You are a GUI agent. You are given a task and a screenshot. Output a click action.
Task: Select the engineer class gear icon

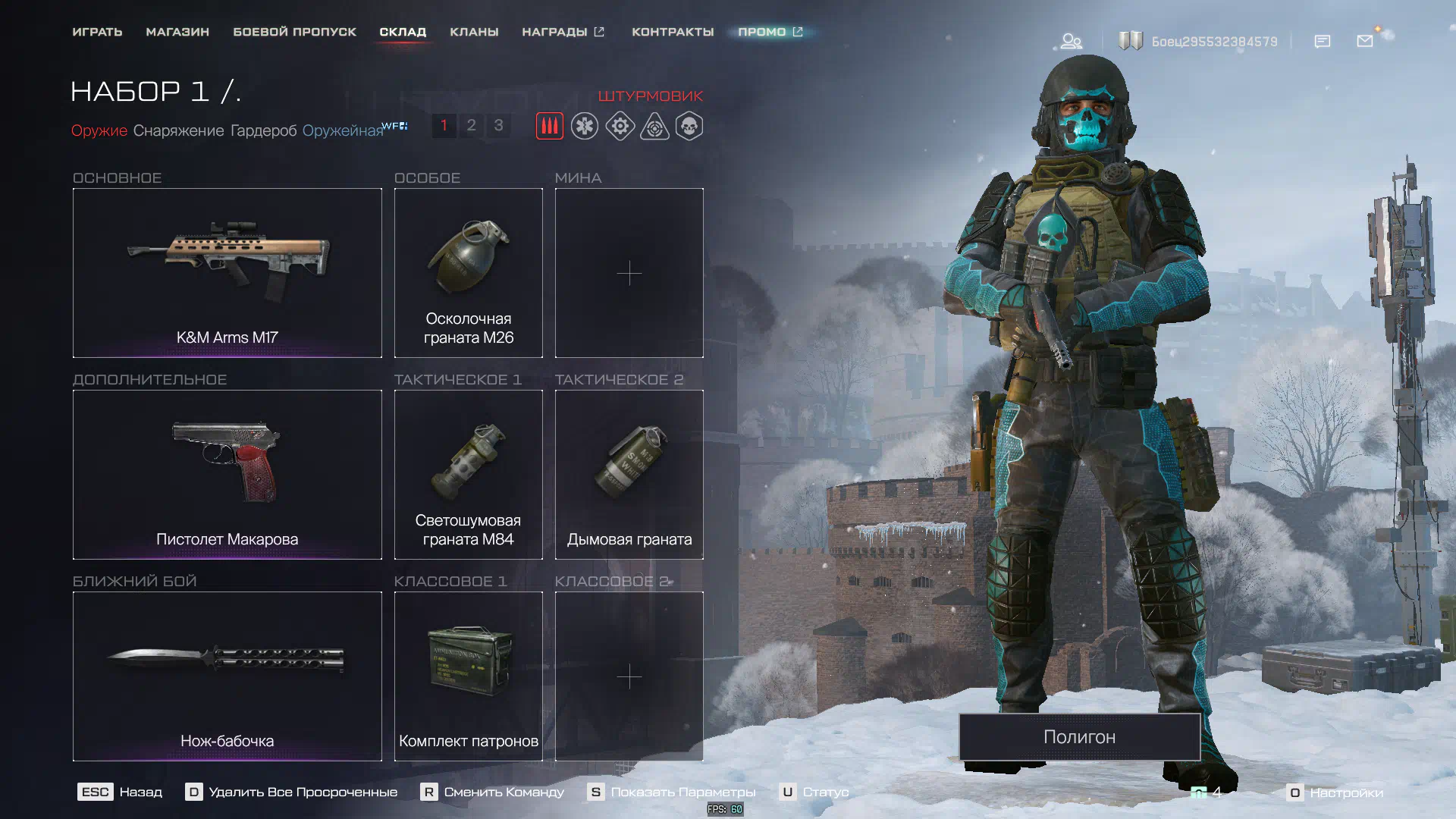(x=620, y=126)
